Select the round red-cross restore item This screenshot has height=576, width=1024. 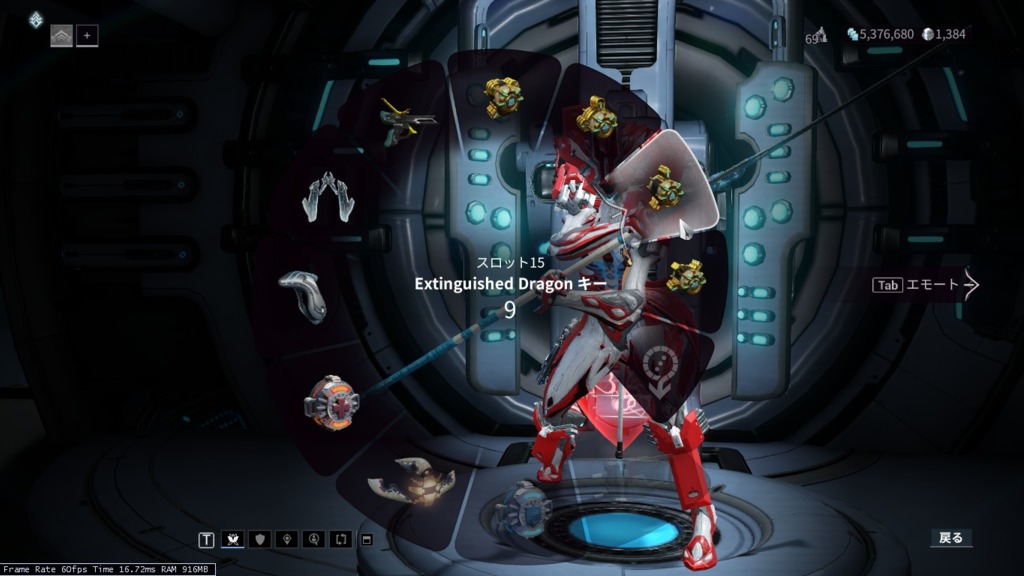331,401
